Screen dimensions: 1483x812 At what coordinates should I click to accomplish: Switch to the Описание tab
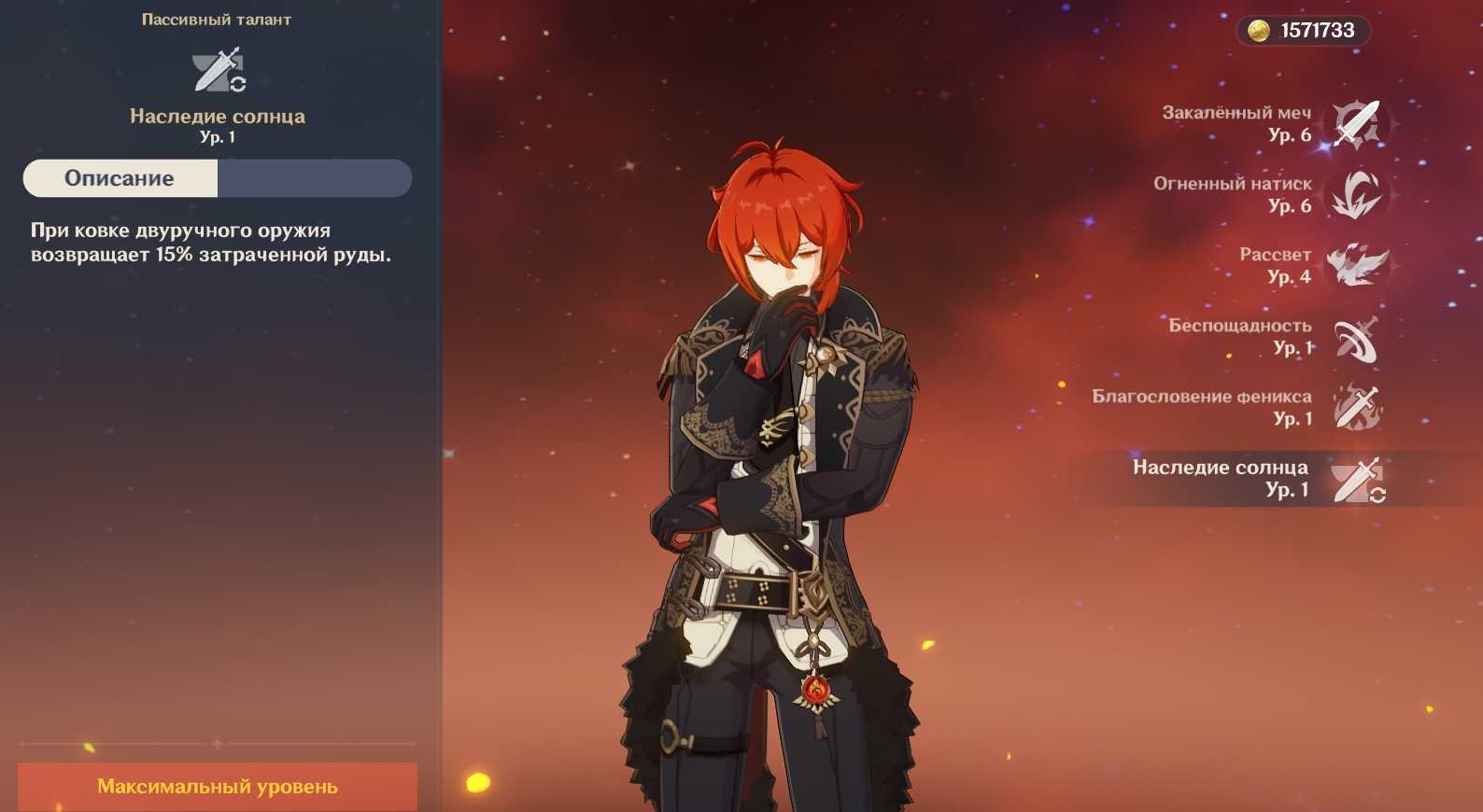coord(120,178)
